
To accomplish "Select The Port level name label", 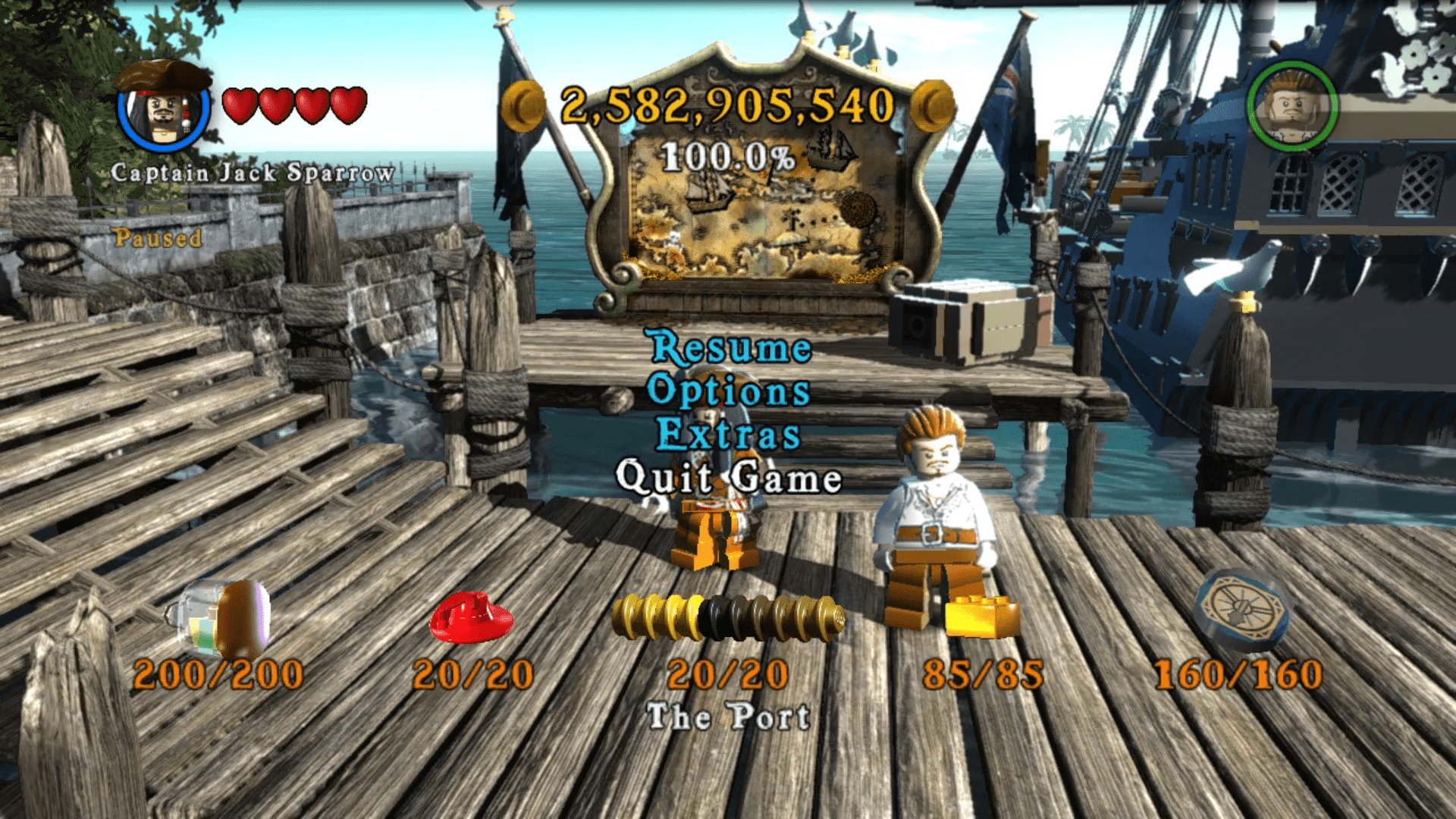I will tap(728, 716).
